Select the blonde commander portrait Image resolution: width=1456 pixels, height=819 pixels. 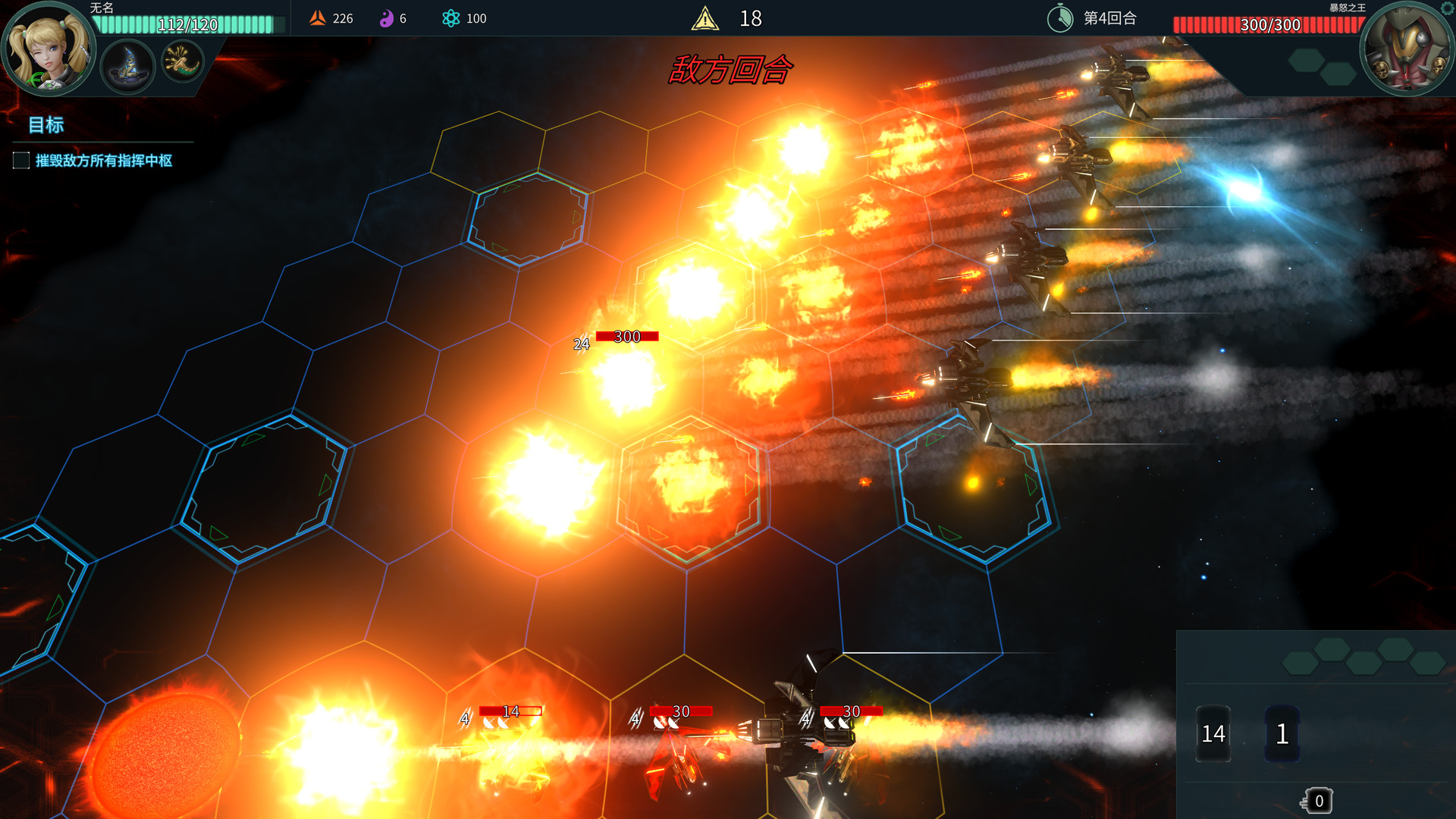point(48,49)
